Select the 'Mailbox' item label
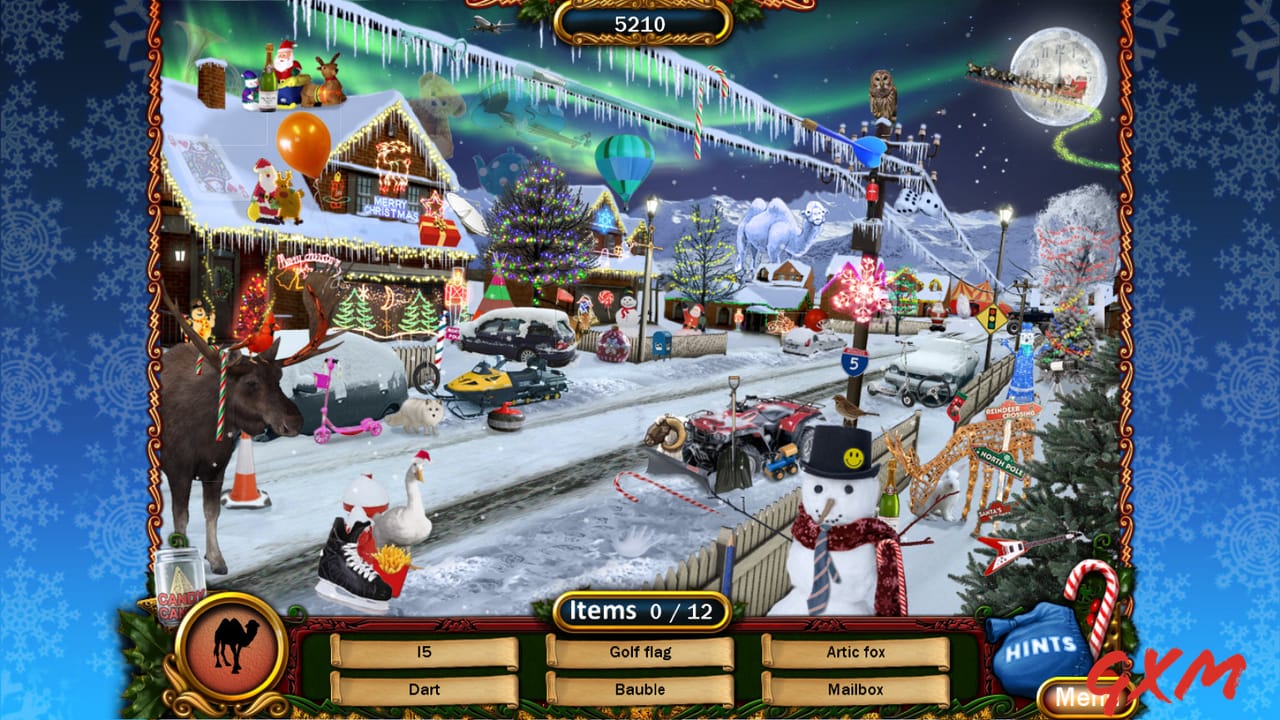This screenshot has width=1280, height=720. tap(855, 689)
